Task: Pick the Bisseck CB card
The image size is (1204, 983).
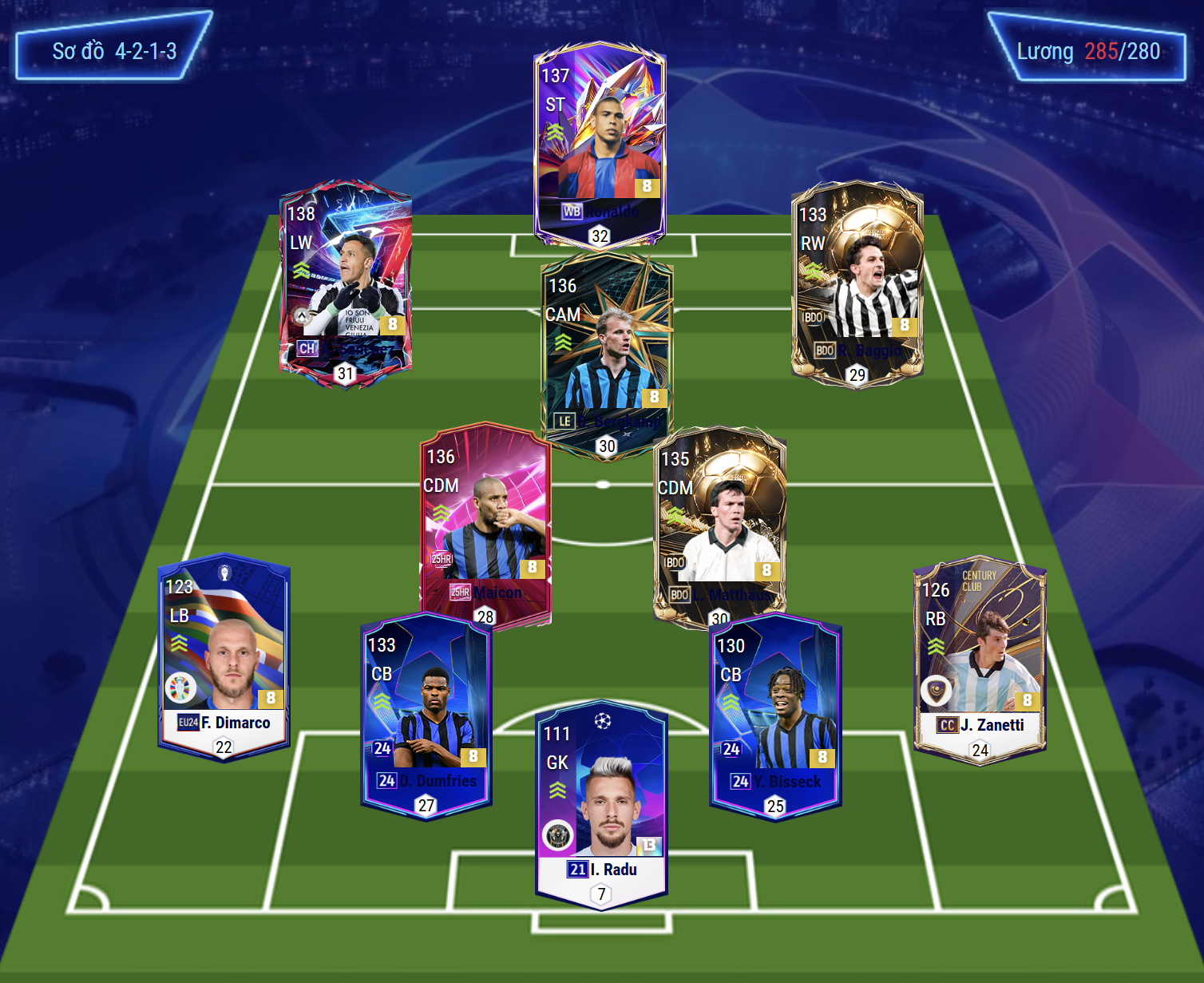Action: (774, 716)
